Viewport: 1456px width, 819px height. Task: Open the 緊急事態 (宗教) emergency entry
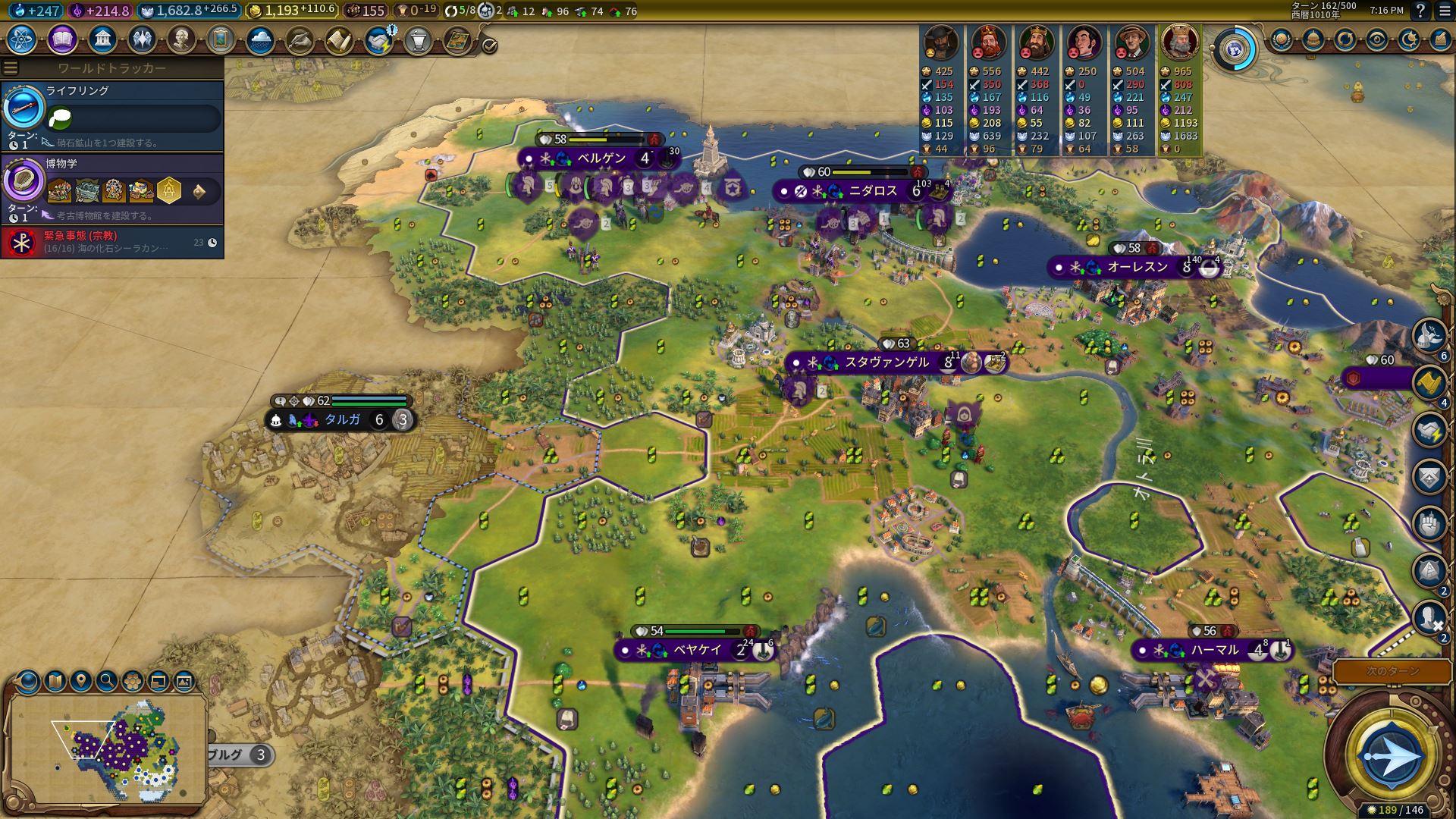(112, 242)
